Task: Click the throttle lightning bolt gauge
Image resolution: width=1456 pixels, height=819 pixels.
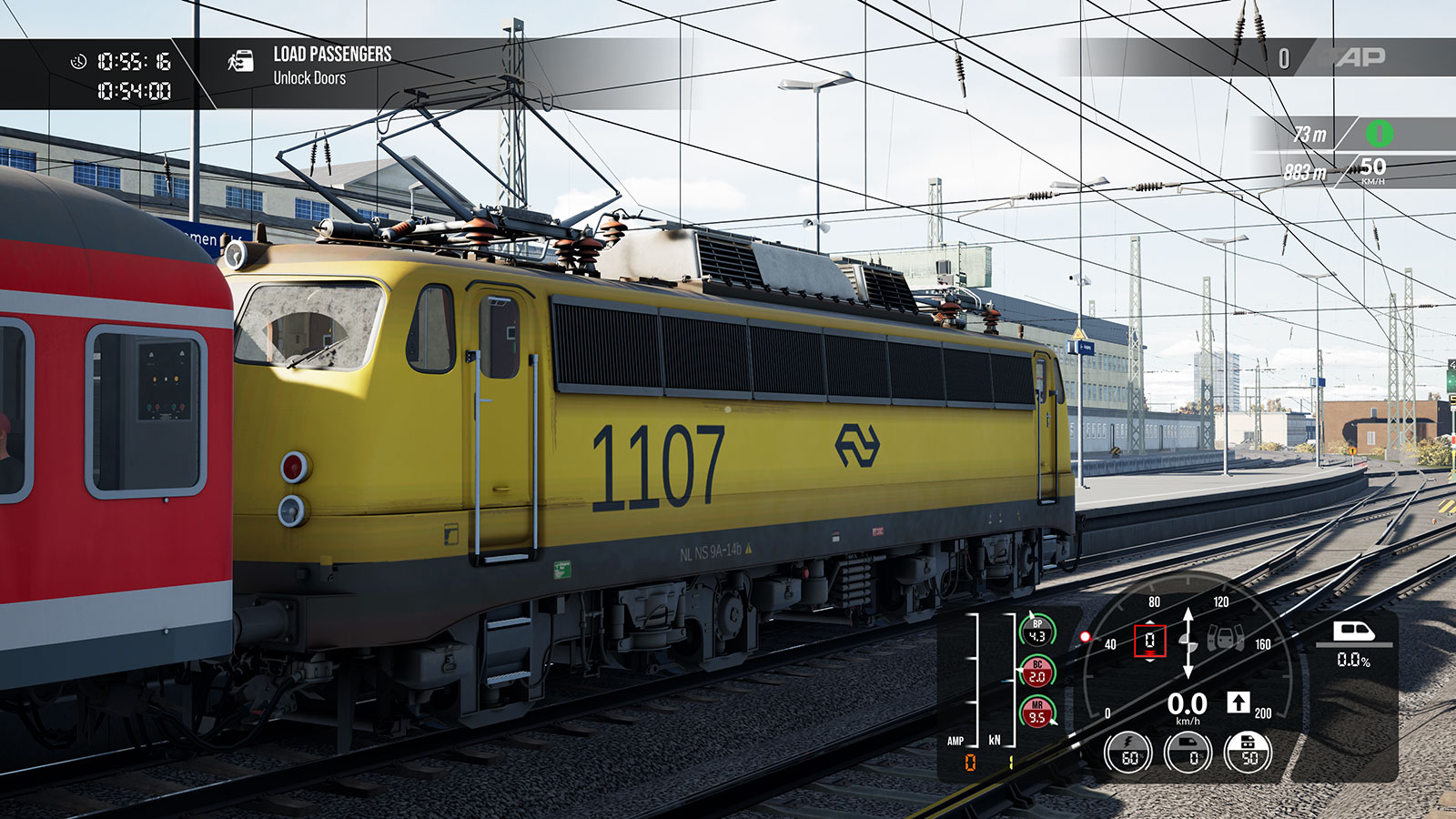Action: click(1128, 753)
